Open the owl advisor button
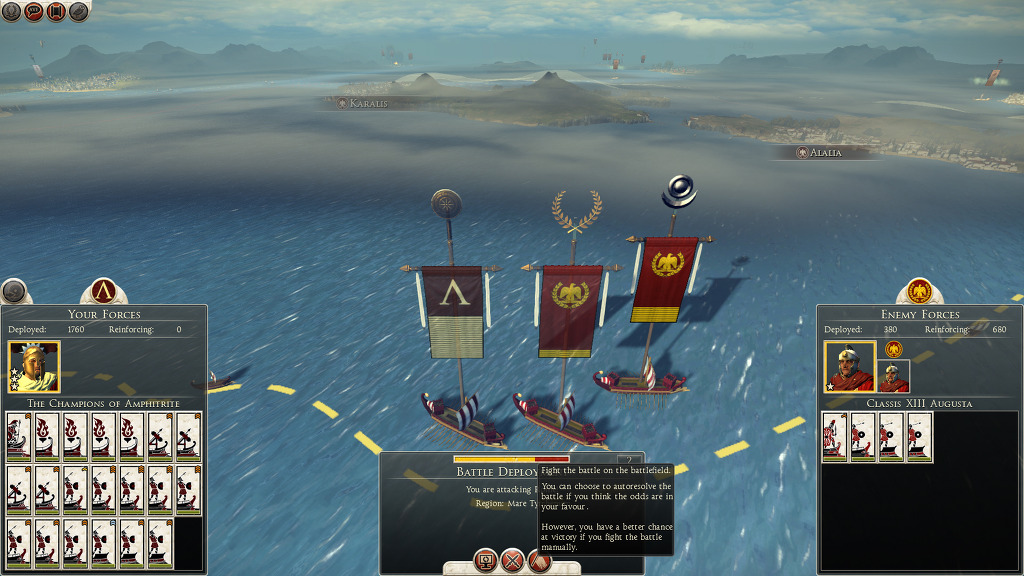1024x576 pixels. pos(79,11)
